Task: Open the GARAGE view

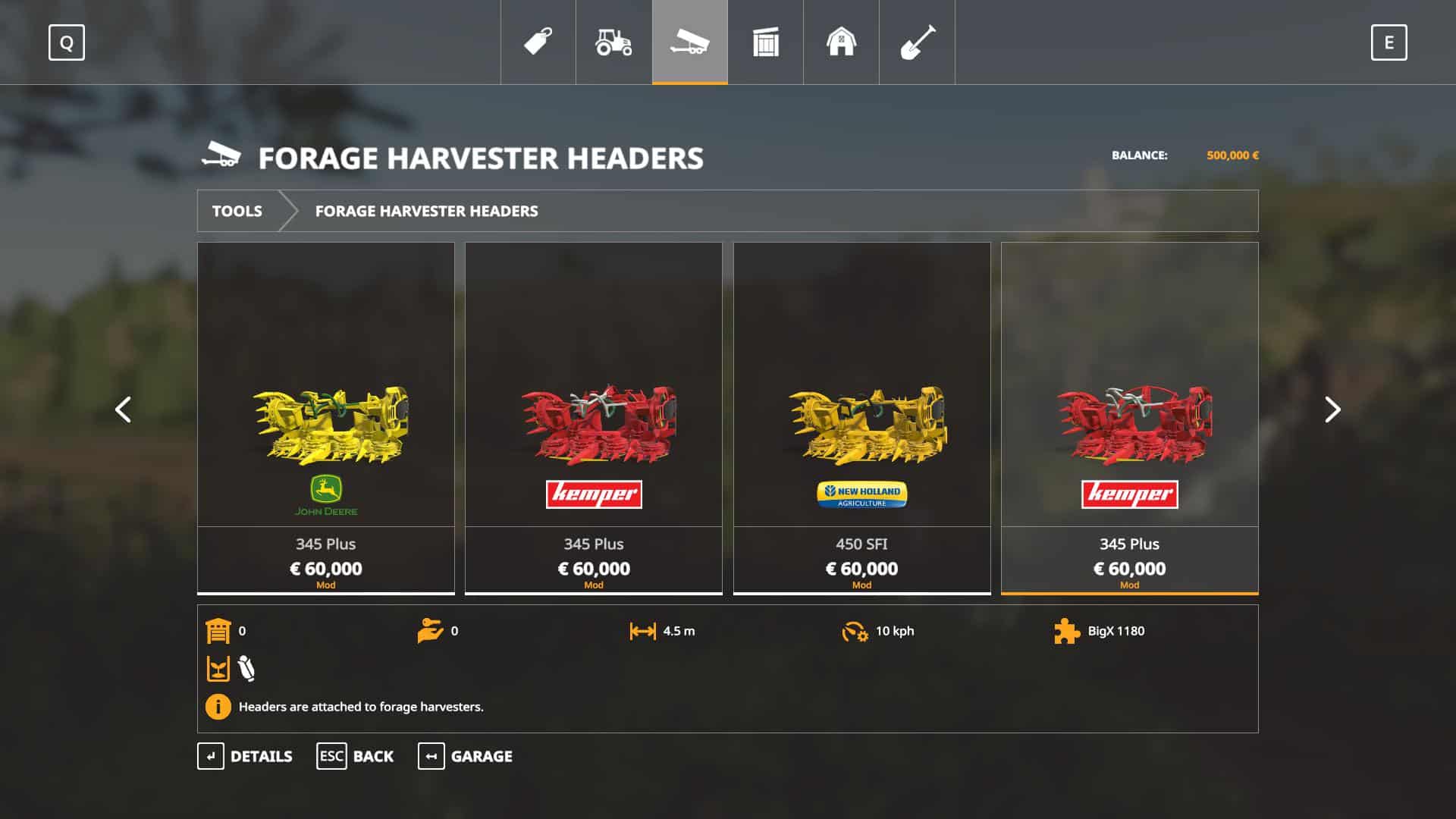Action: [x=465, y=756]
